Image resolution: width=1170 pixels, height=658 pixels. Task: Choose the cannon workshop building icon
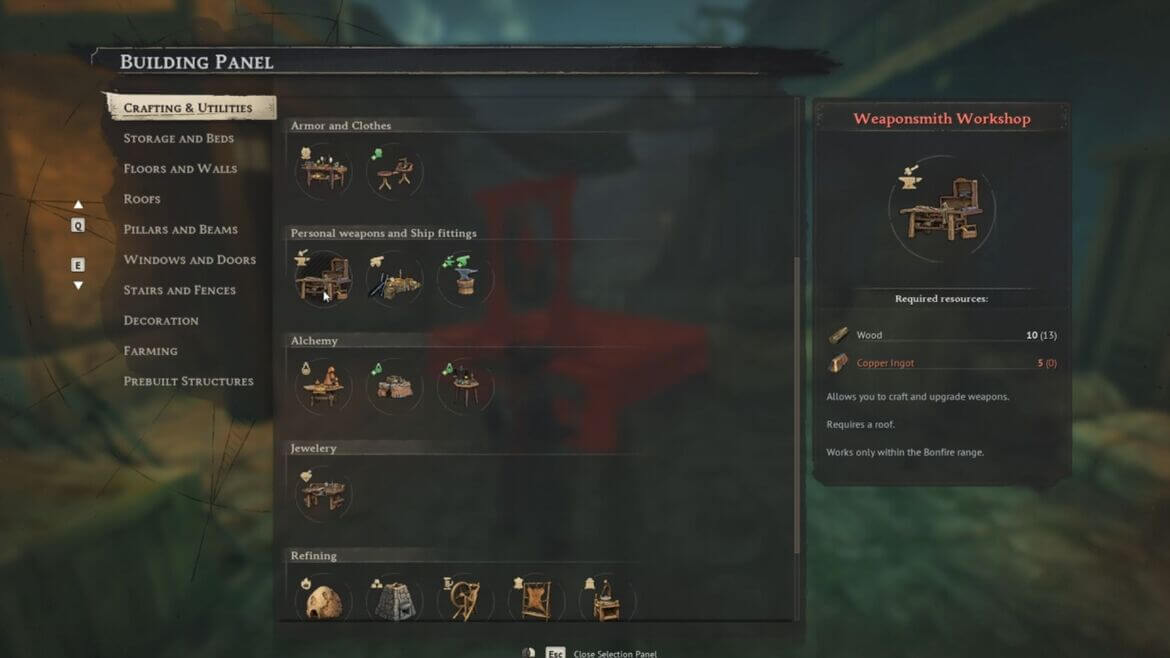click(394, 277)
